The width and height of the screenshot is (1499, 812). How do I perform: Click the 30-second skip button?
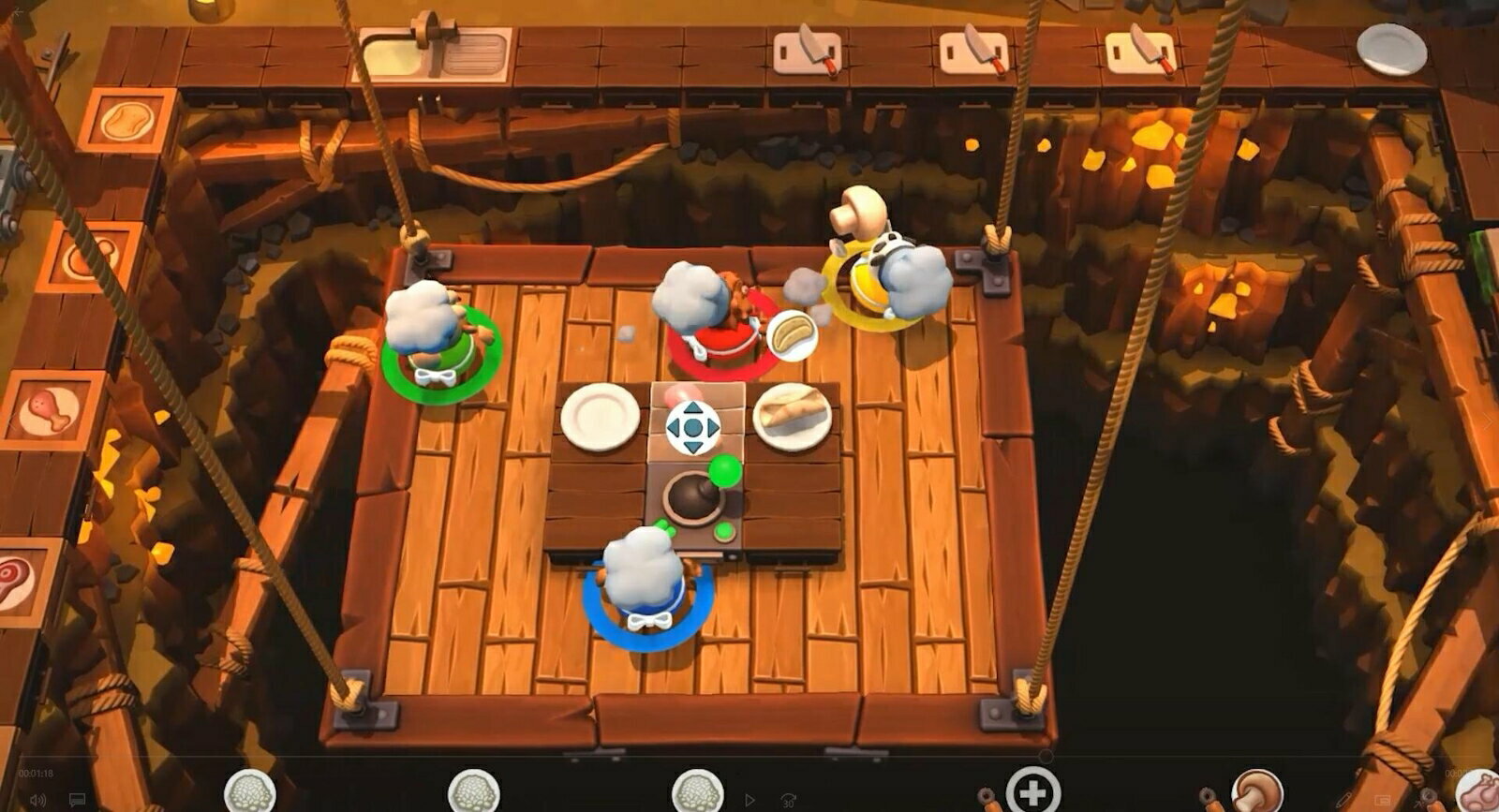[x=787, y=798]
